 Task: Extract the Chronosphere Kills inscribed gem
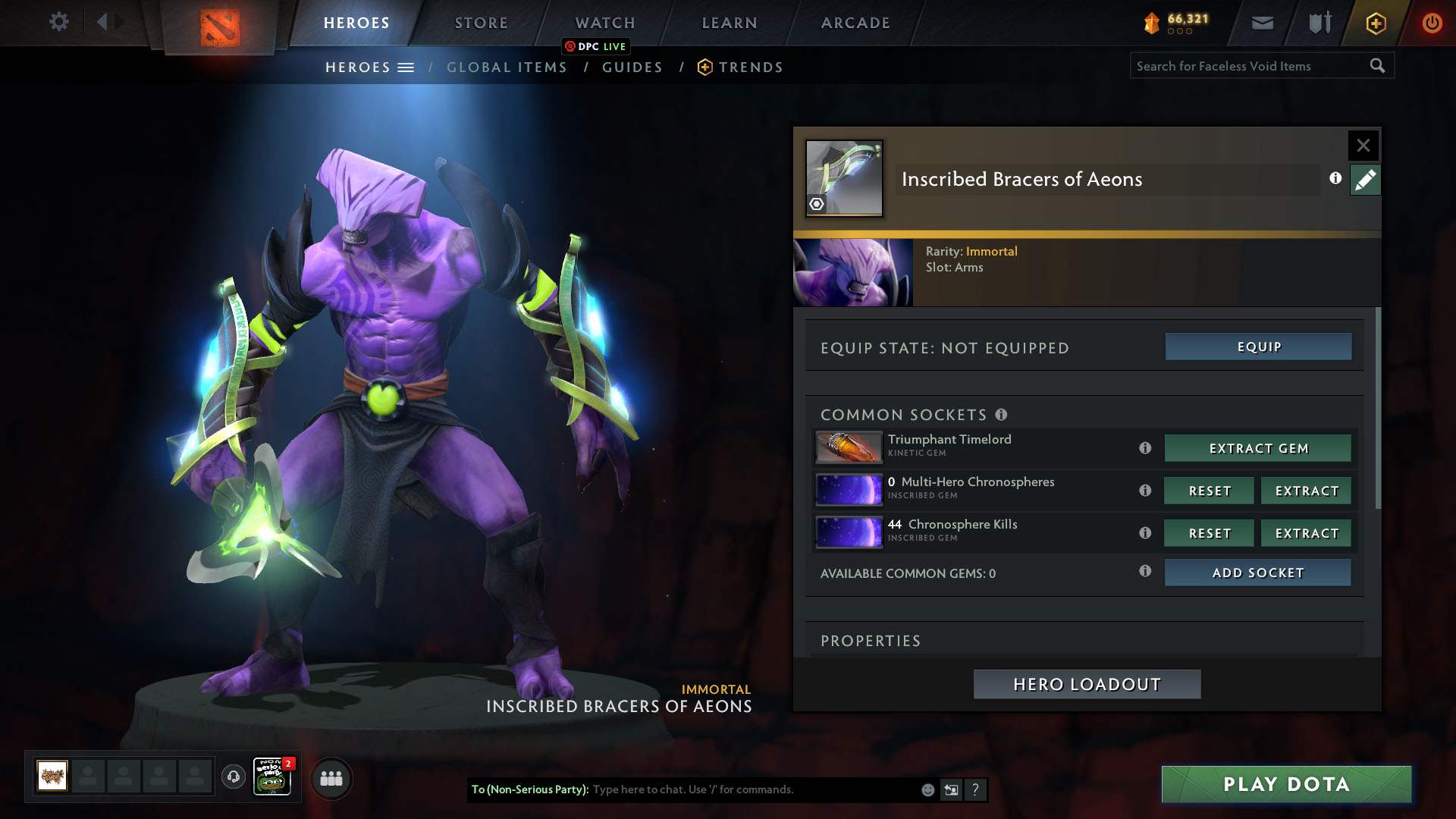1307,533
